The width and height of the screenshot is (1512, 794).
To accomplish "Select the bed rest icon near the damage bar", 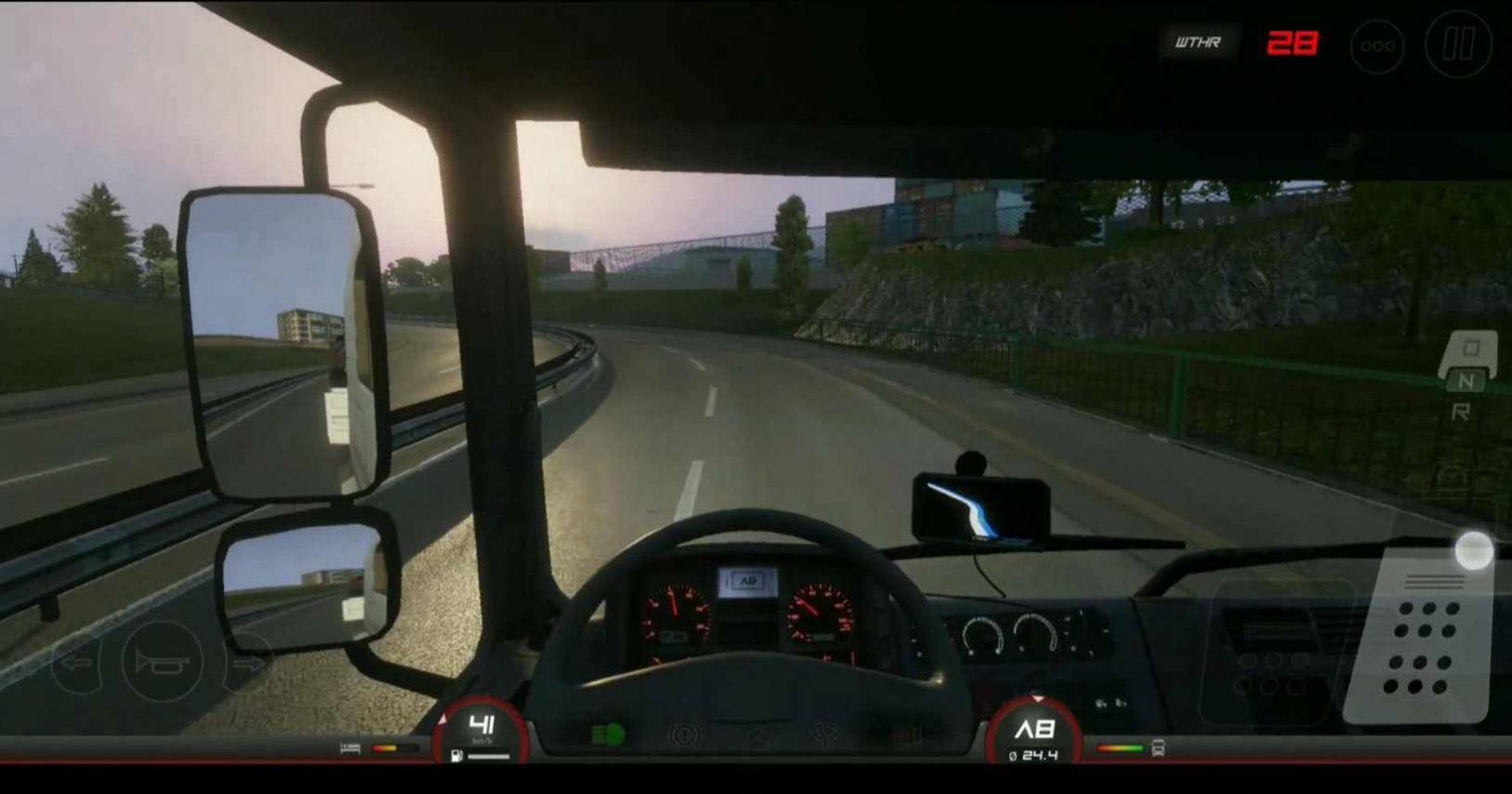I will pos(351,748).
